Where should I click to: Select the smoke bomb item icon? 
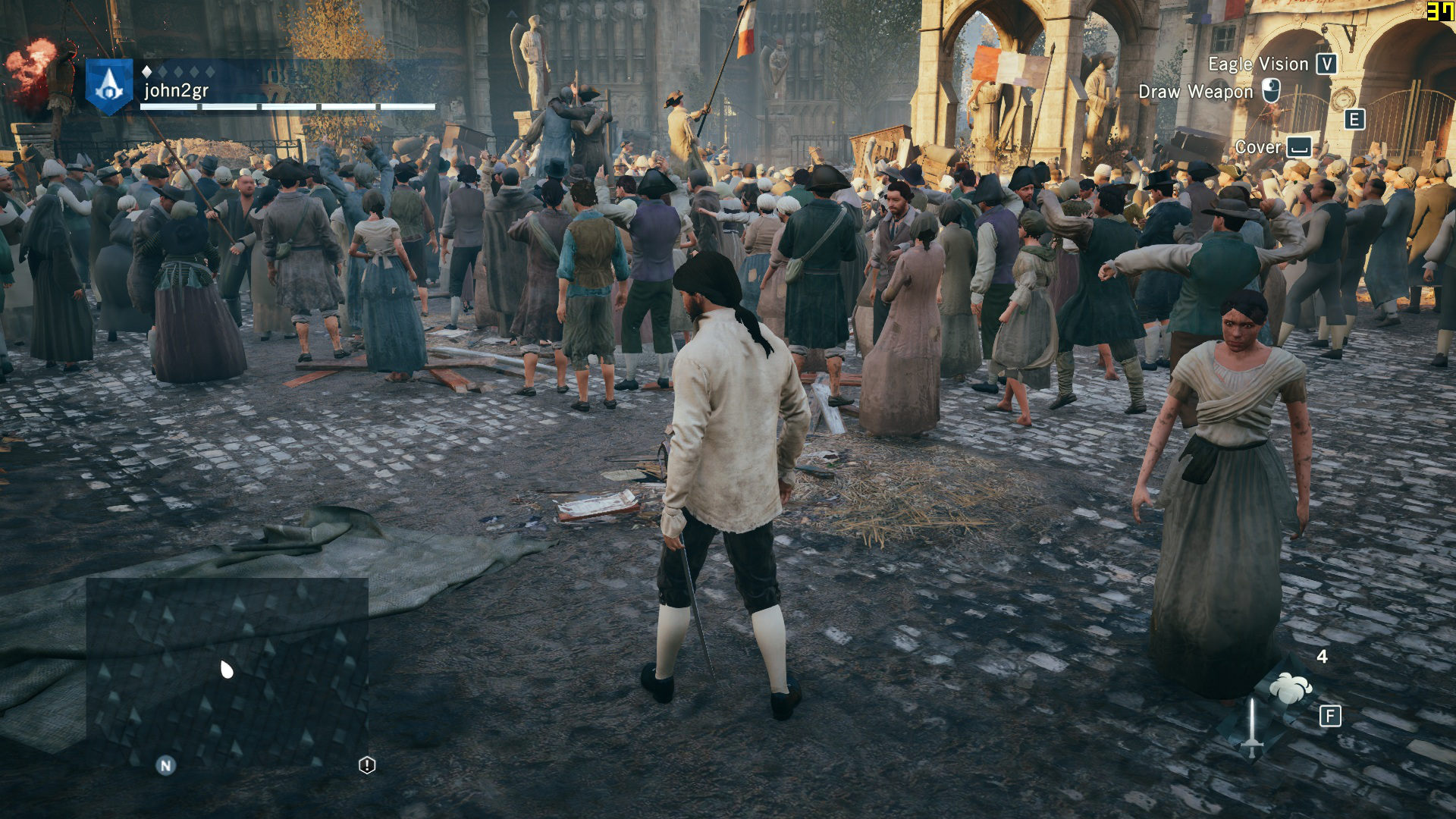(x=1290, y=688)
